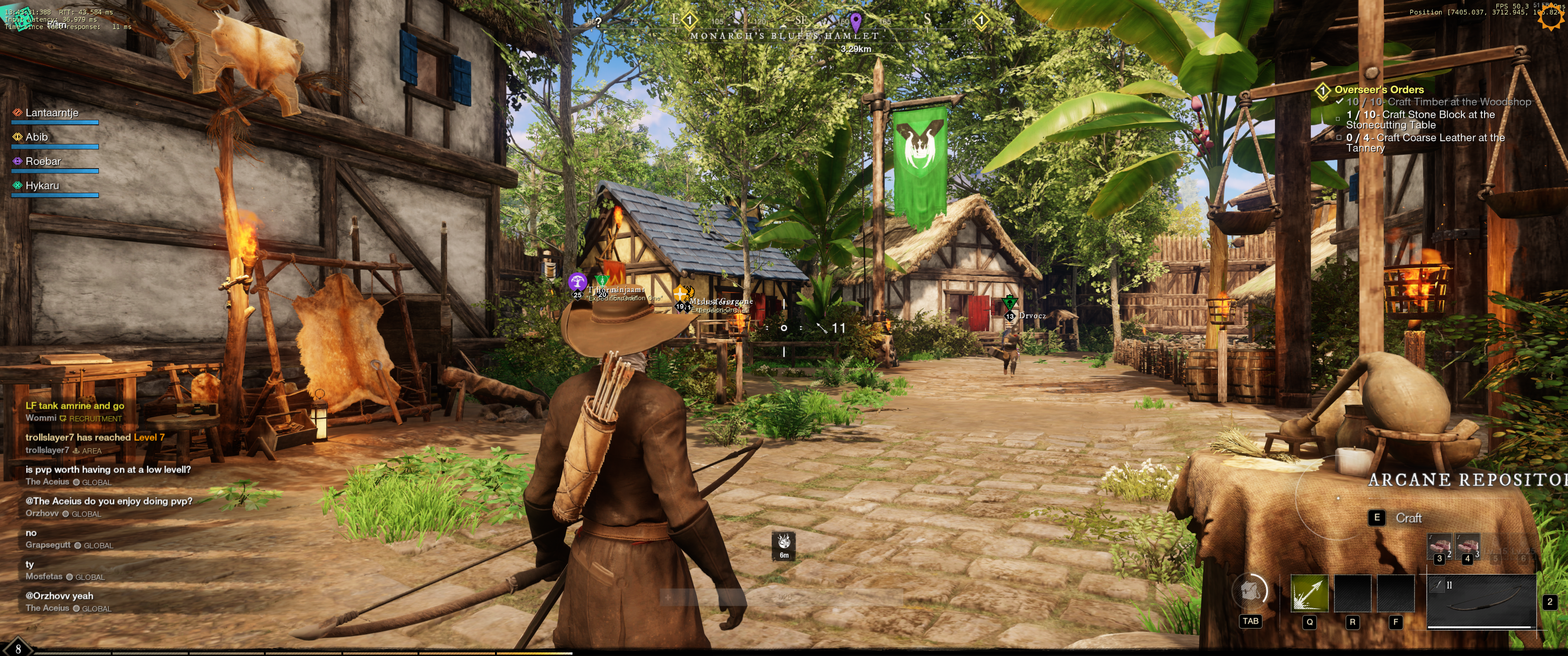Pick Hykaru from the group list
Screen dimensions: 1568x656
point(42,186)
